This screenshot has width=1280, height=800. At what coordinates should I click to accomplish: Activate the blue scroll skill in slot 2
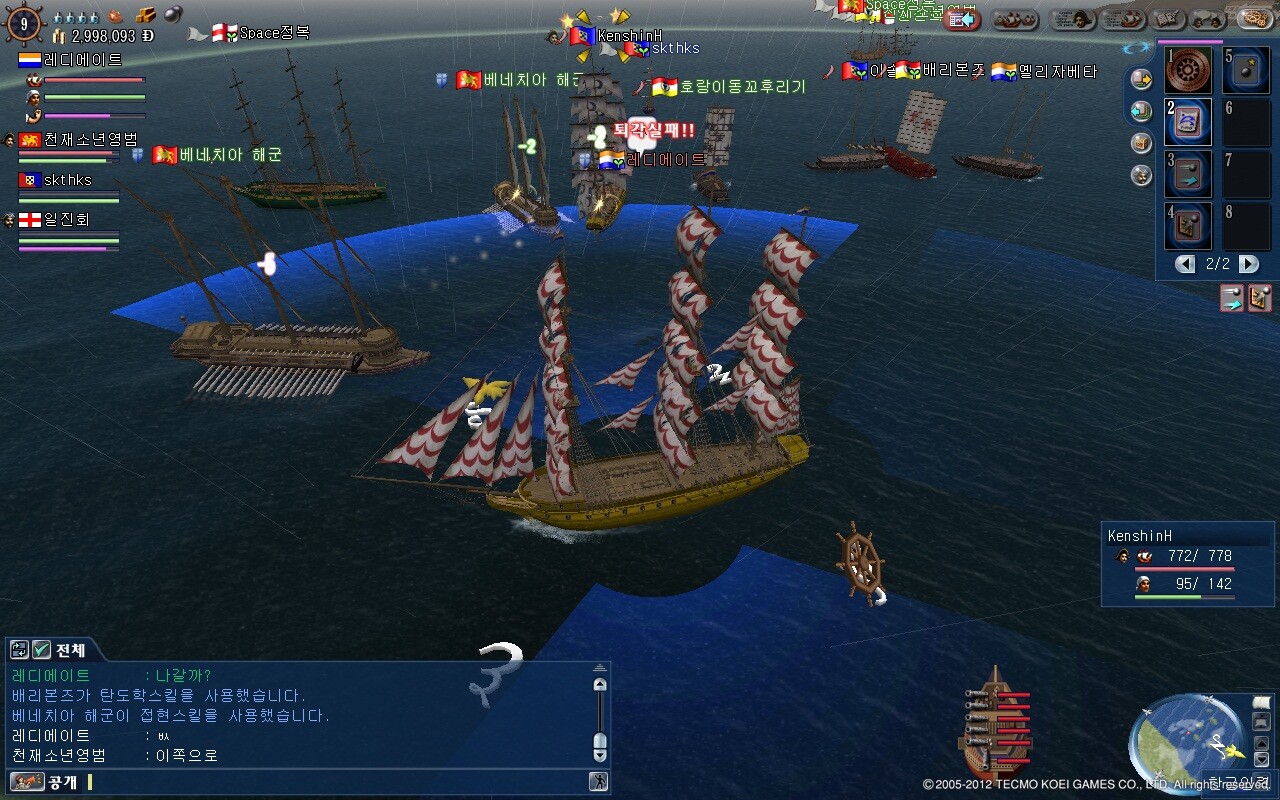(1188, 123)
